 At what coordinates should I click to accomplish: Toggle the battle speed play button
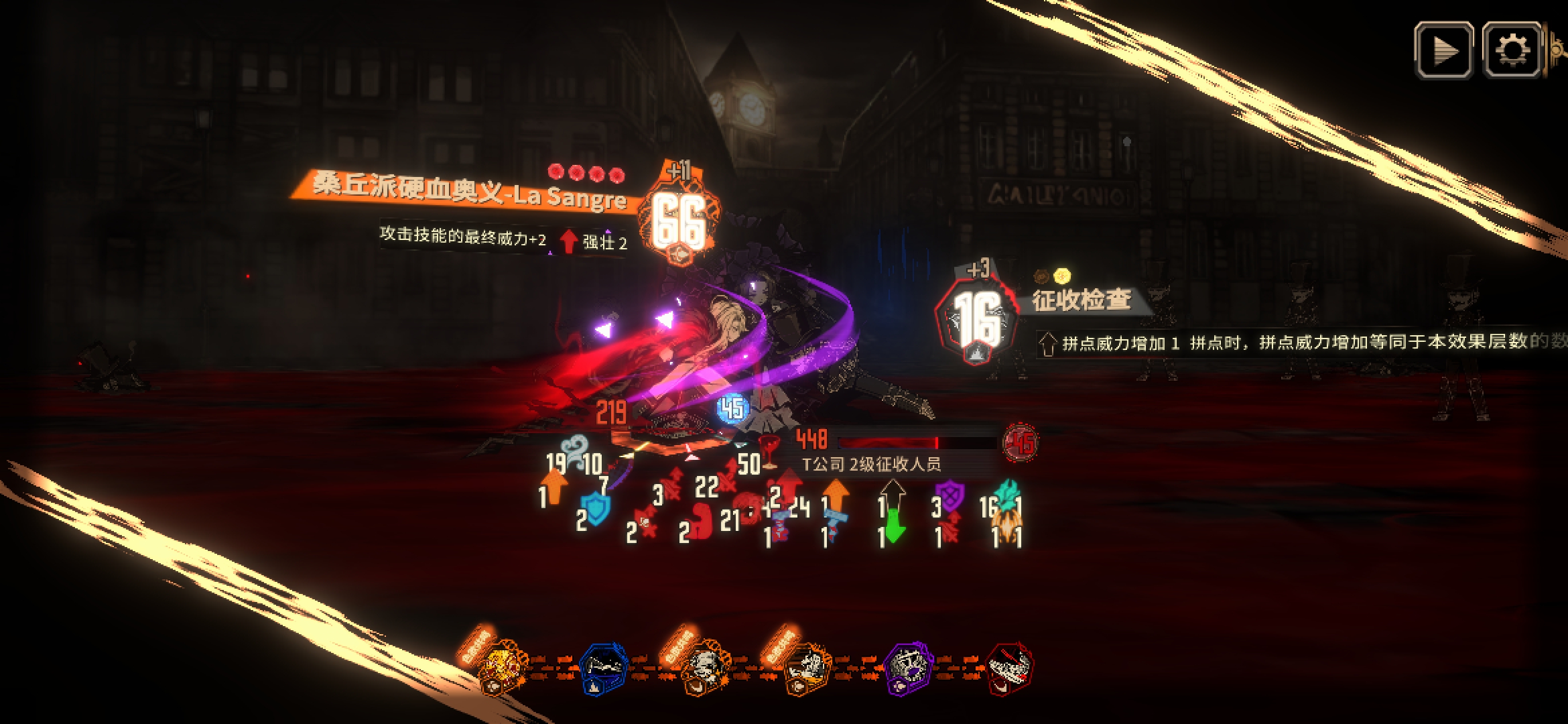(x=1443, y=50)
